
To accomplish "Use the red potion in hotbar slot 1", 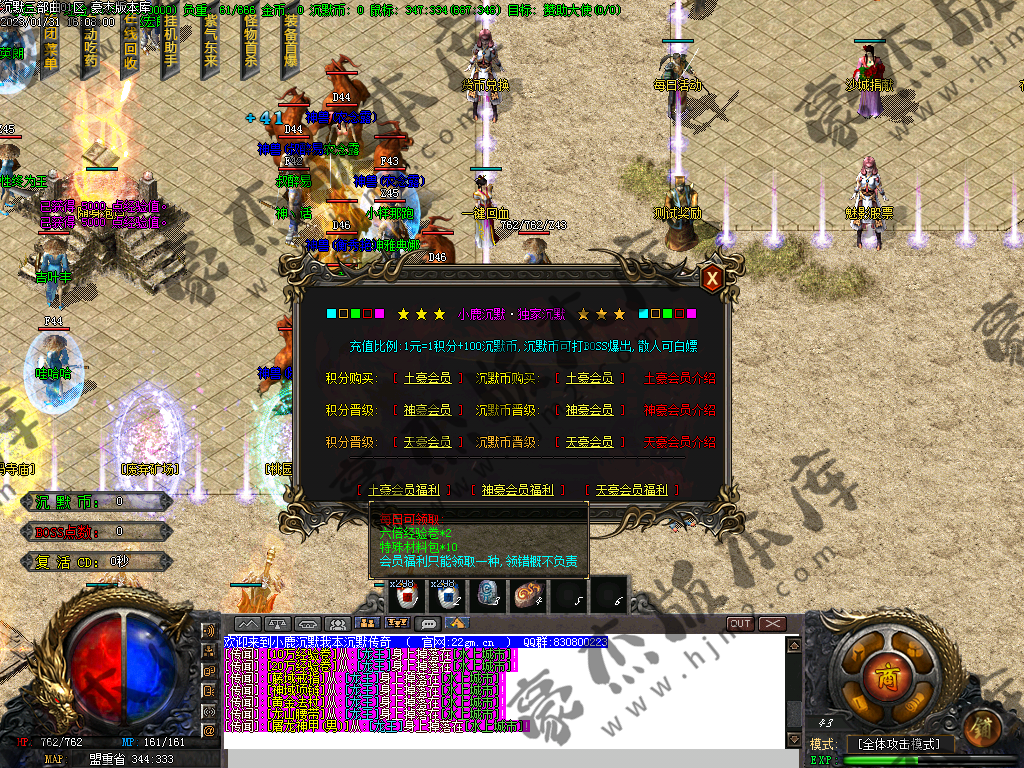I will click(x=407, y=596).
